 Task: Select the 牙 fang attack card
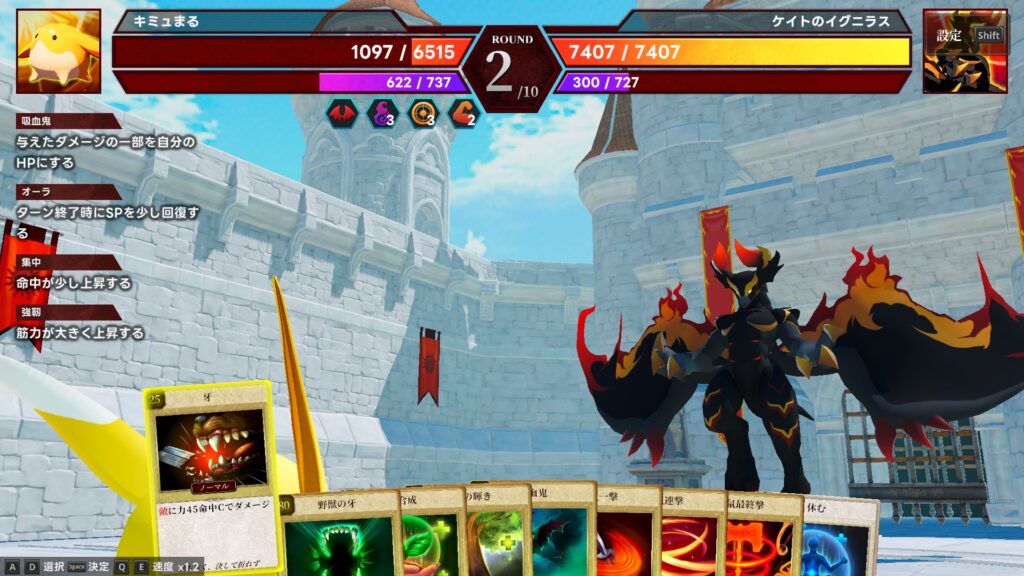(208, 470)
